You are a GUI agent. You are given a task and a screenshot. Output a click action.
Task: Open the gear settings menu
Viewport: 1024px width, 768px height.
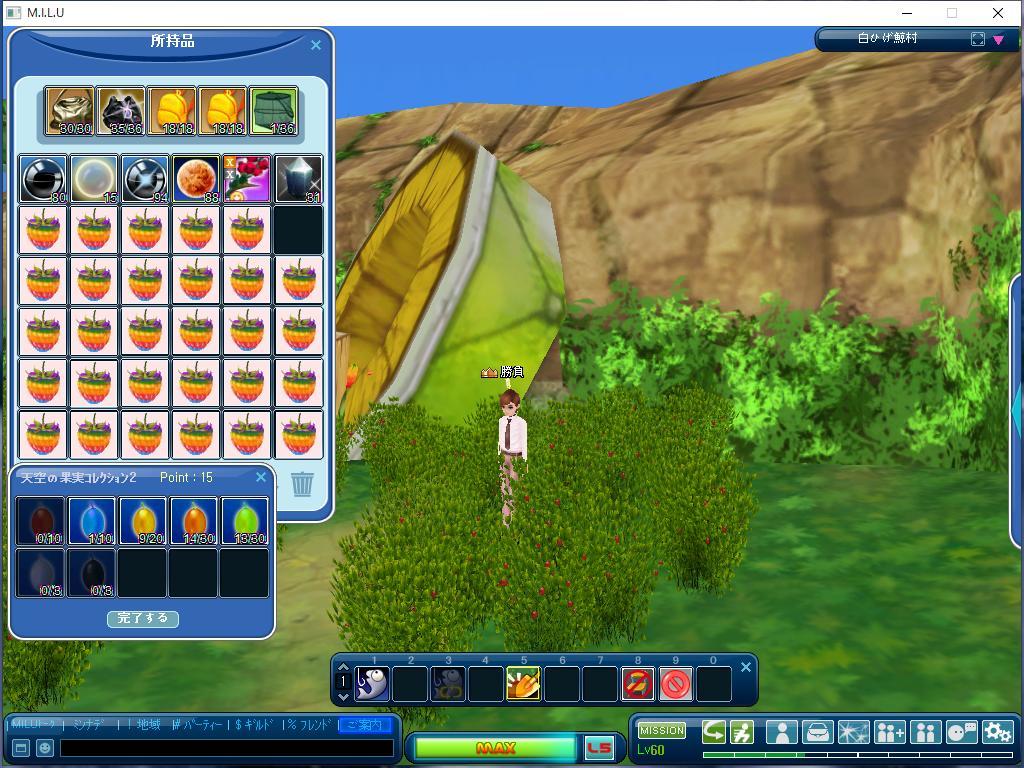(x=997, y=732)
